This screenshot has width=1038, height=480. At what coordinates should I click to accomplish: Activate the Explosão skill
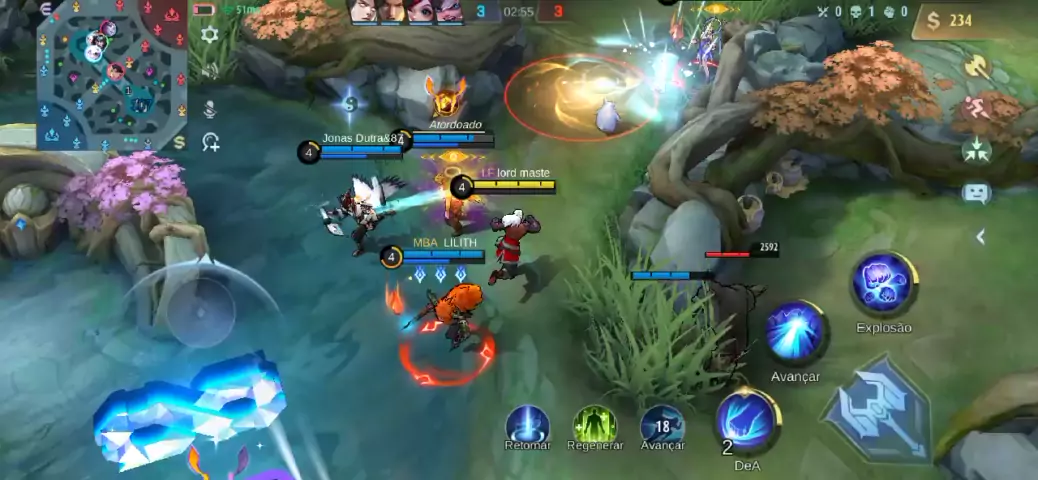tap(883, 284)
